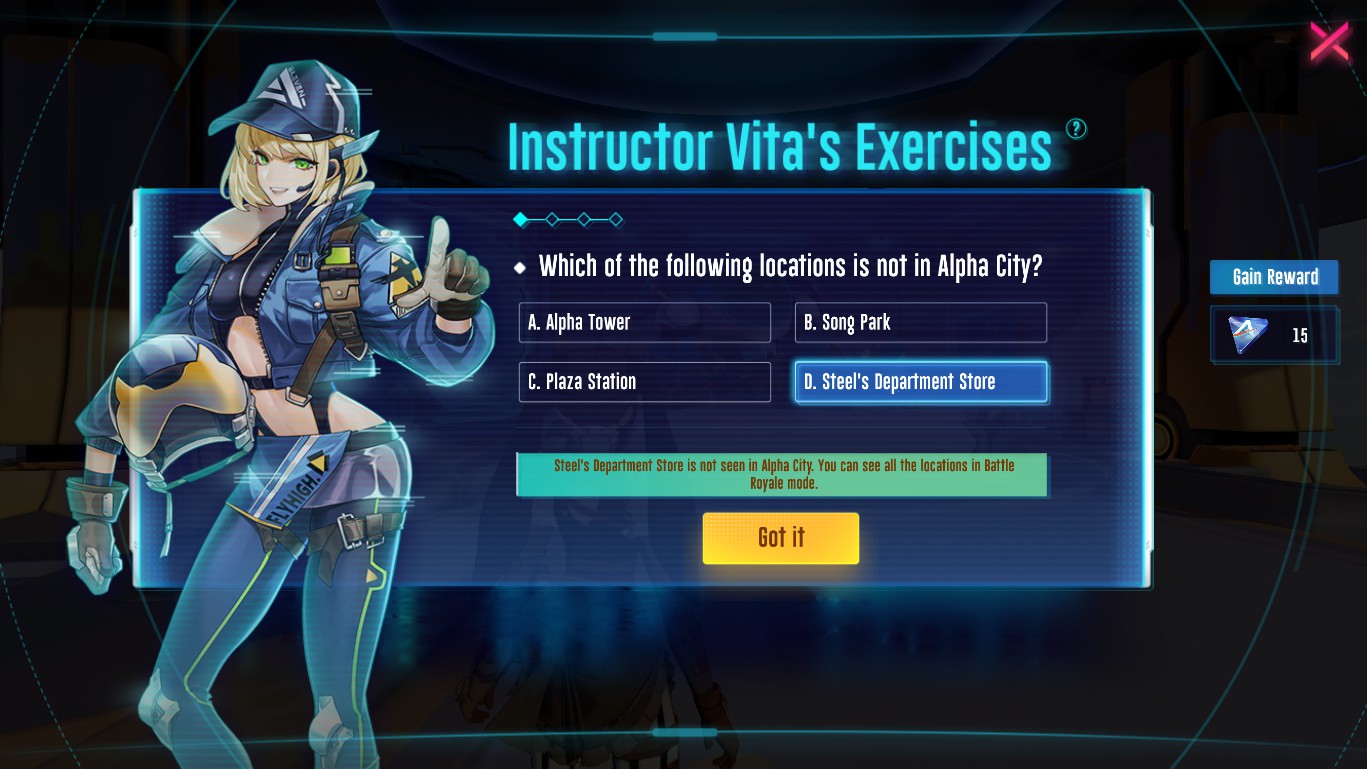Pick answer C. Plaza Station

click(644, 382)
